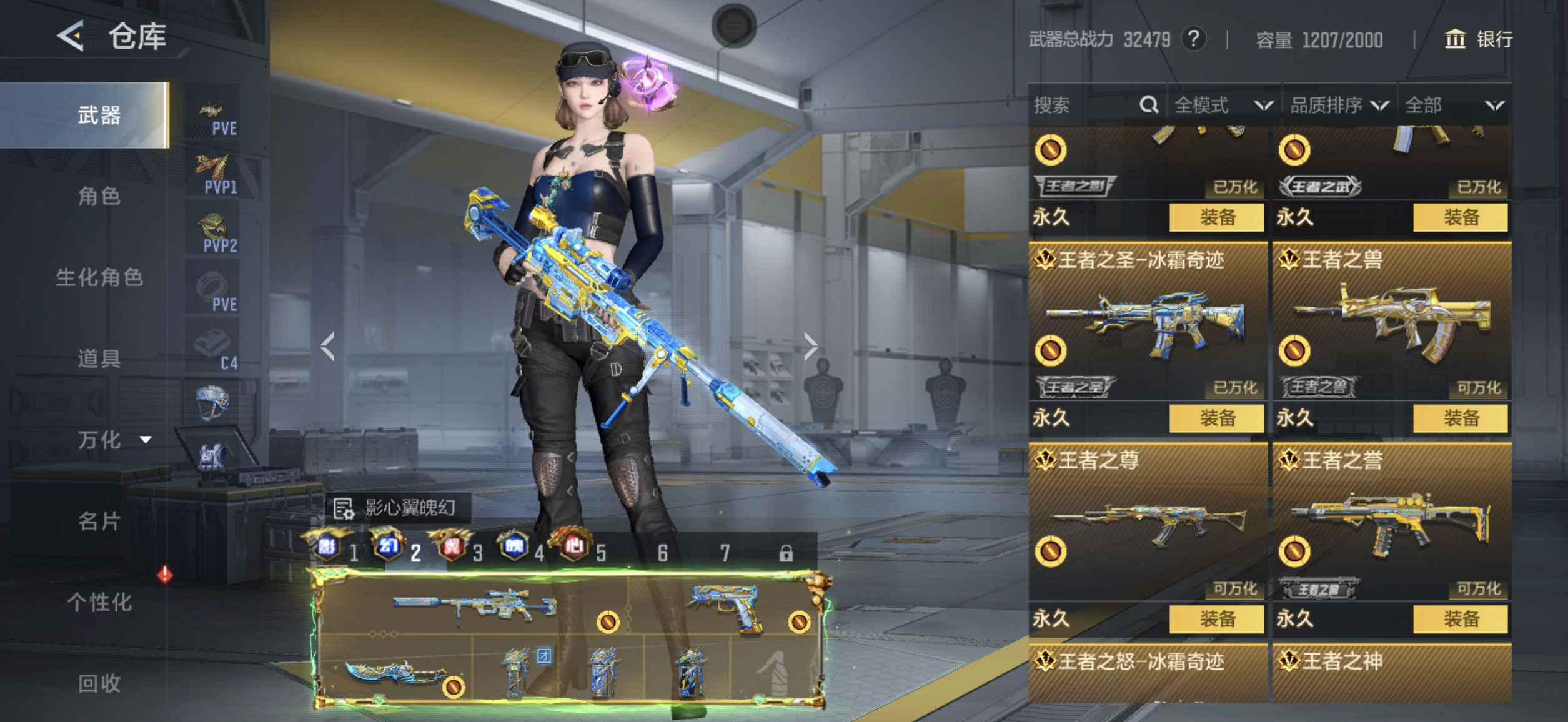
Task: Go back from the 仓库 screen
Action: tap(71, 36)
